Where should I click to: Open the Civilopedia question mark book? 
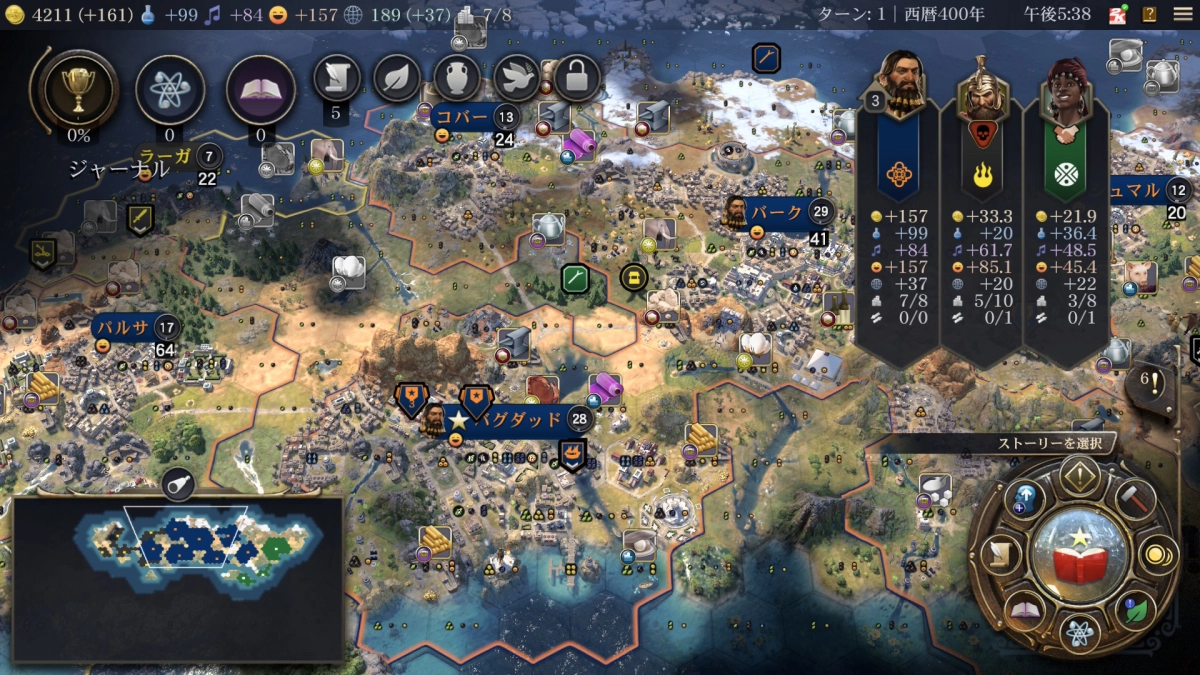(x=1150, y=15)
